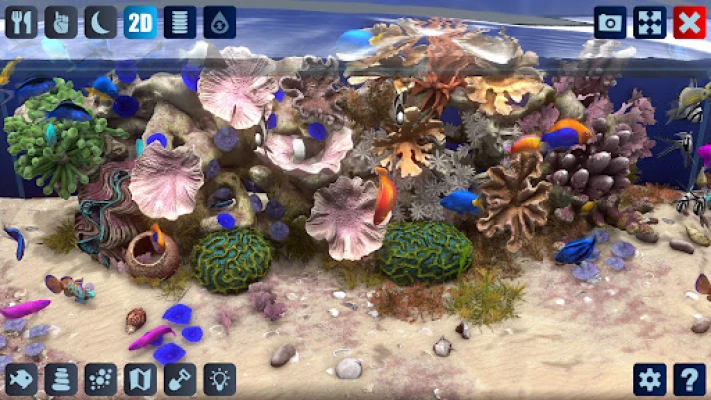Tap the pointing hand interaction button

[x=60, y=22]
